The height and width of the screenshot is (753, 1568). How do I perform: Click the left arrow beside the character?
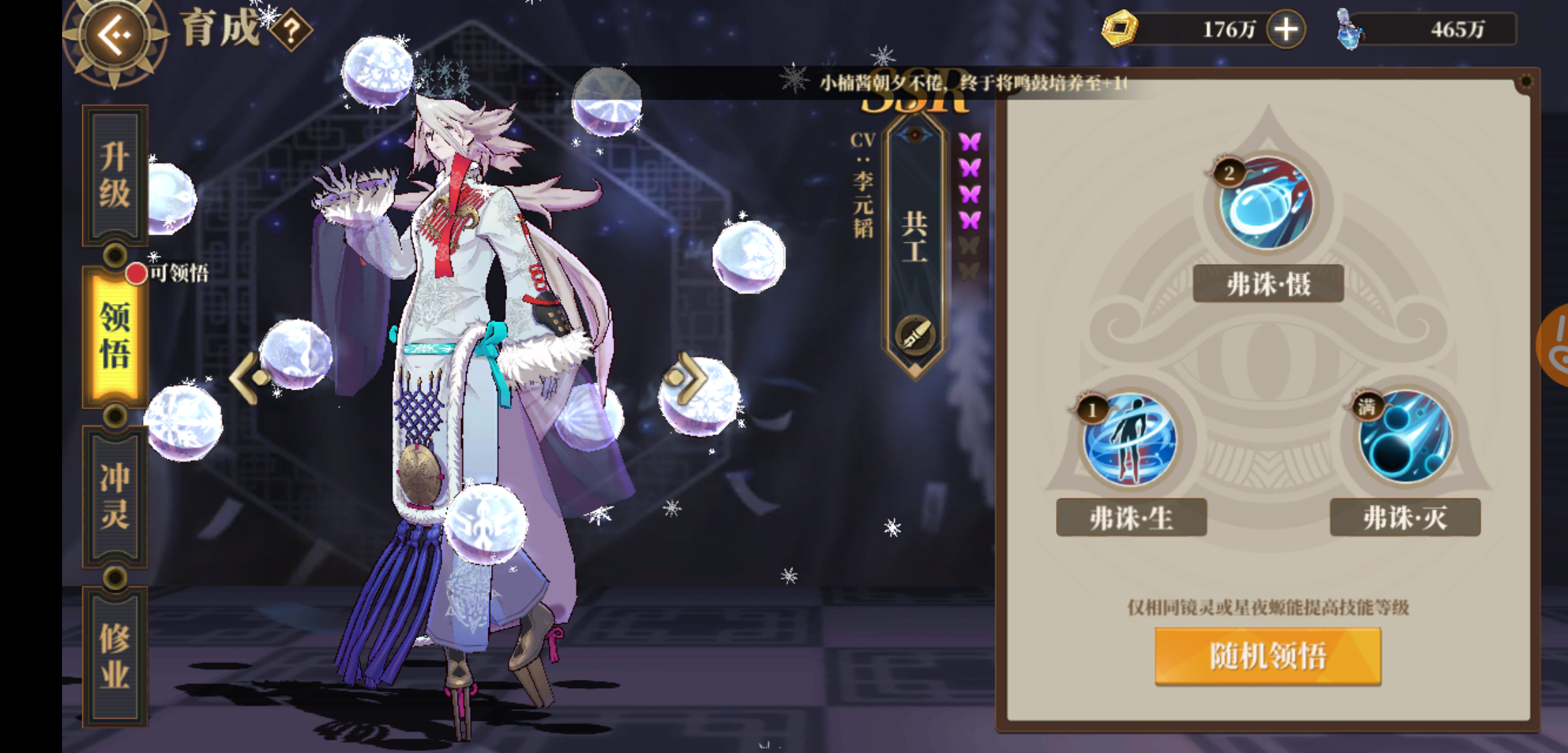tap(249, 377)
